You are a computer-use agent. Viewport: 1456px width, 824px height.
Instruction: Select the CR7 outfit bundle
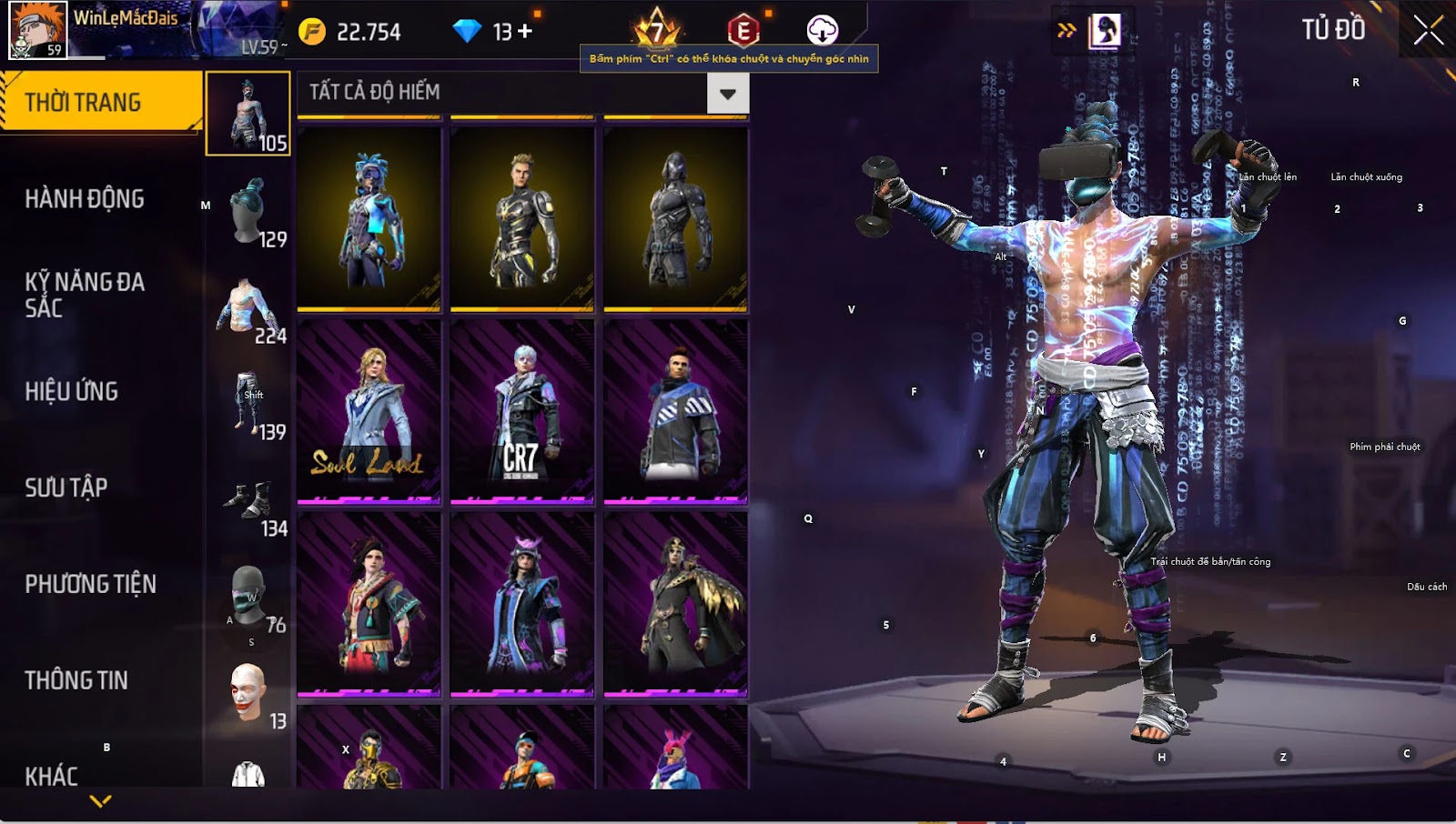(521, 411)
